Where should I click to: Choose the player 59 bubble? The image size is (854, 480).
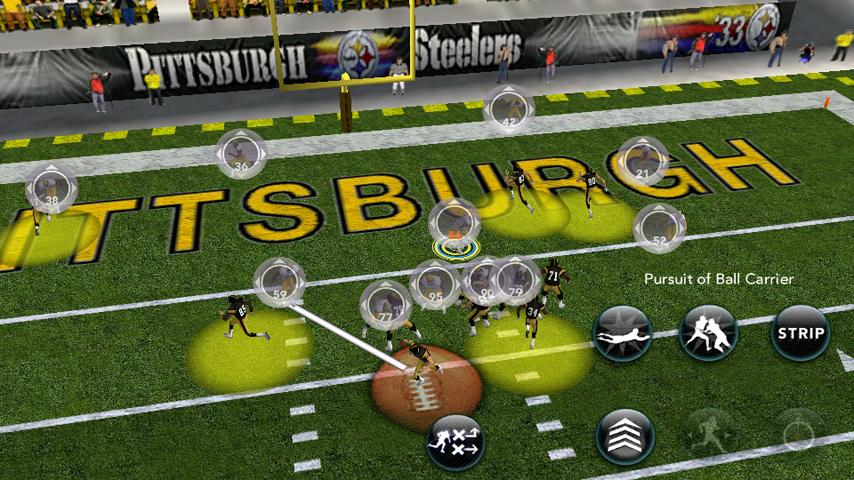pyautogui.click(x=279, y=283)
